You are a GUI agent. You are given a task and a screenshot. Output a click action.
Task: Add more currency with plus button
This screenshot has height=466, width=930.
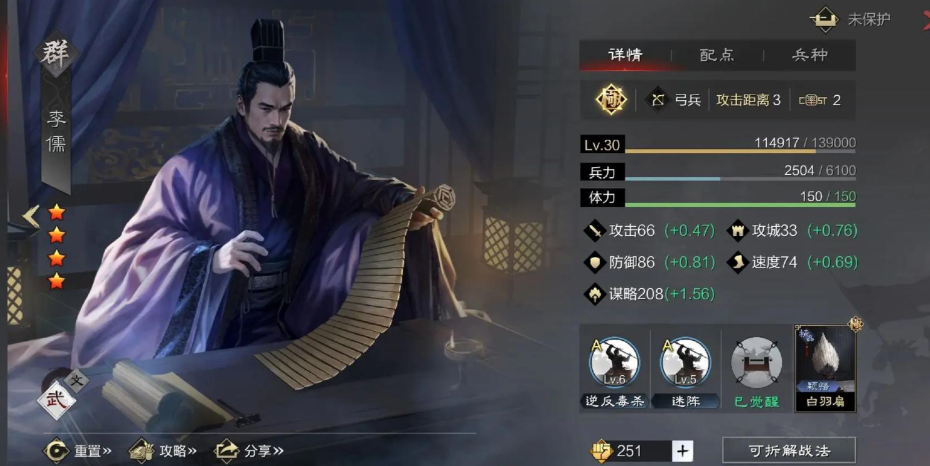click(682, 450)
